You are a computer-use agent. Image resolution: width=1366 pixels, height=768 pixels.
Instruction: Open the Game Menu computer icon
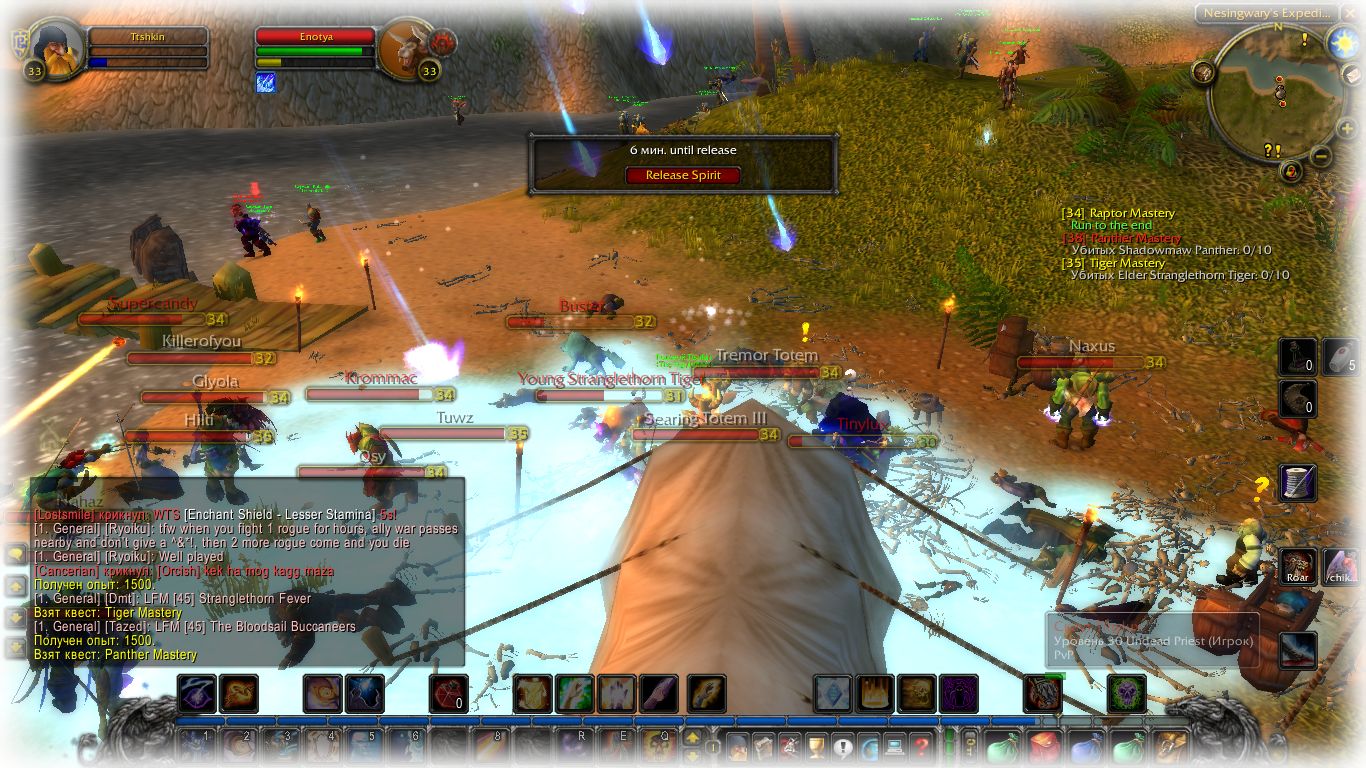click(896, 745)
